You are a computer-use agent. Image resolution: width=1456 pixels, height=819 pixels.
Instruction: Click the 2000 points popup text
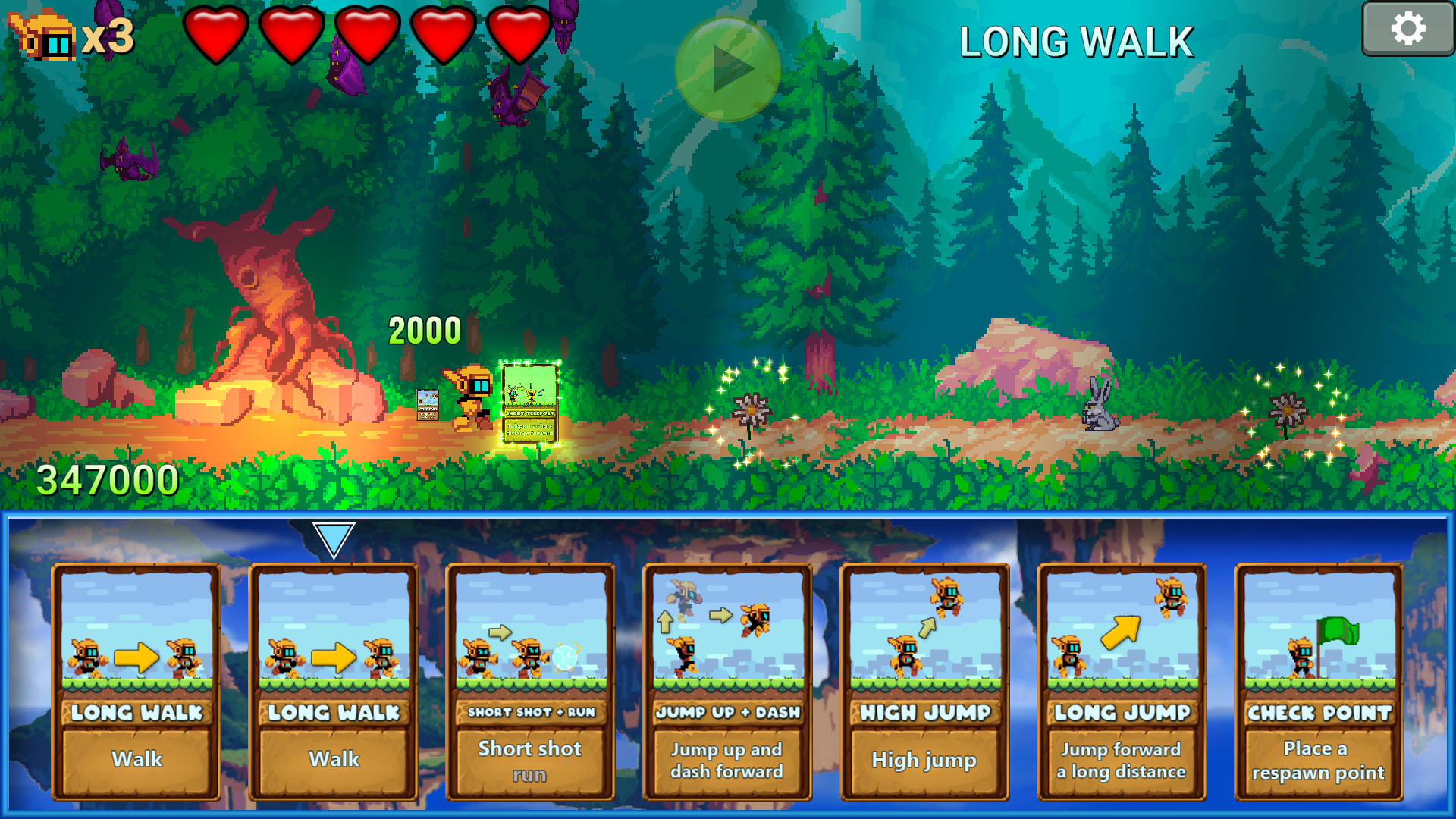(x=425, y=329)
